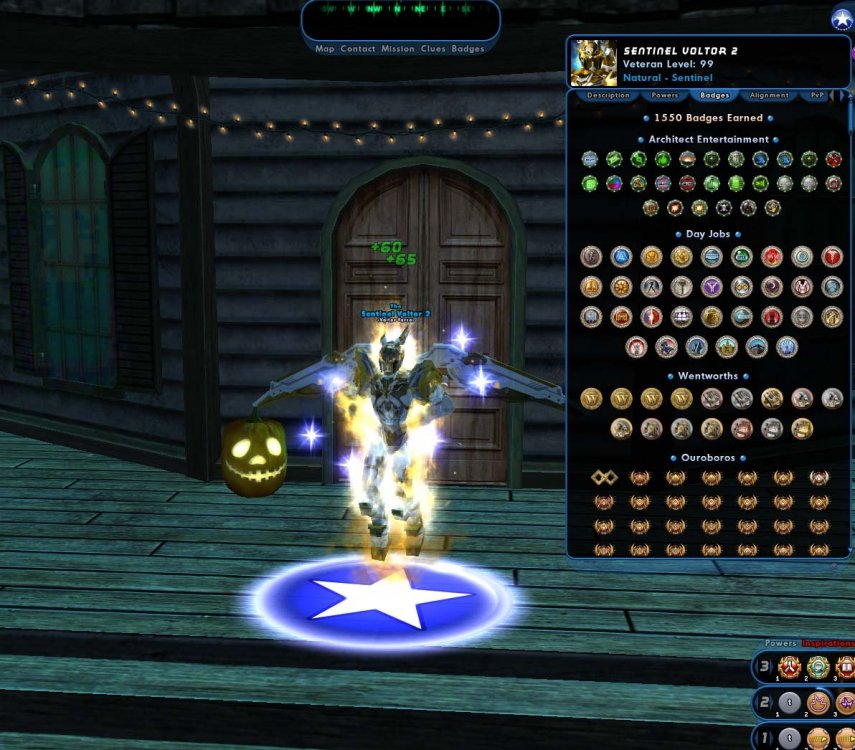
Task: Show the Mission window
Action: [398, 48]
